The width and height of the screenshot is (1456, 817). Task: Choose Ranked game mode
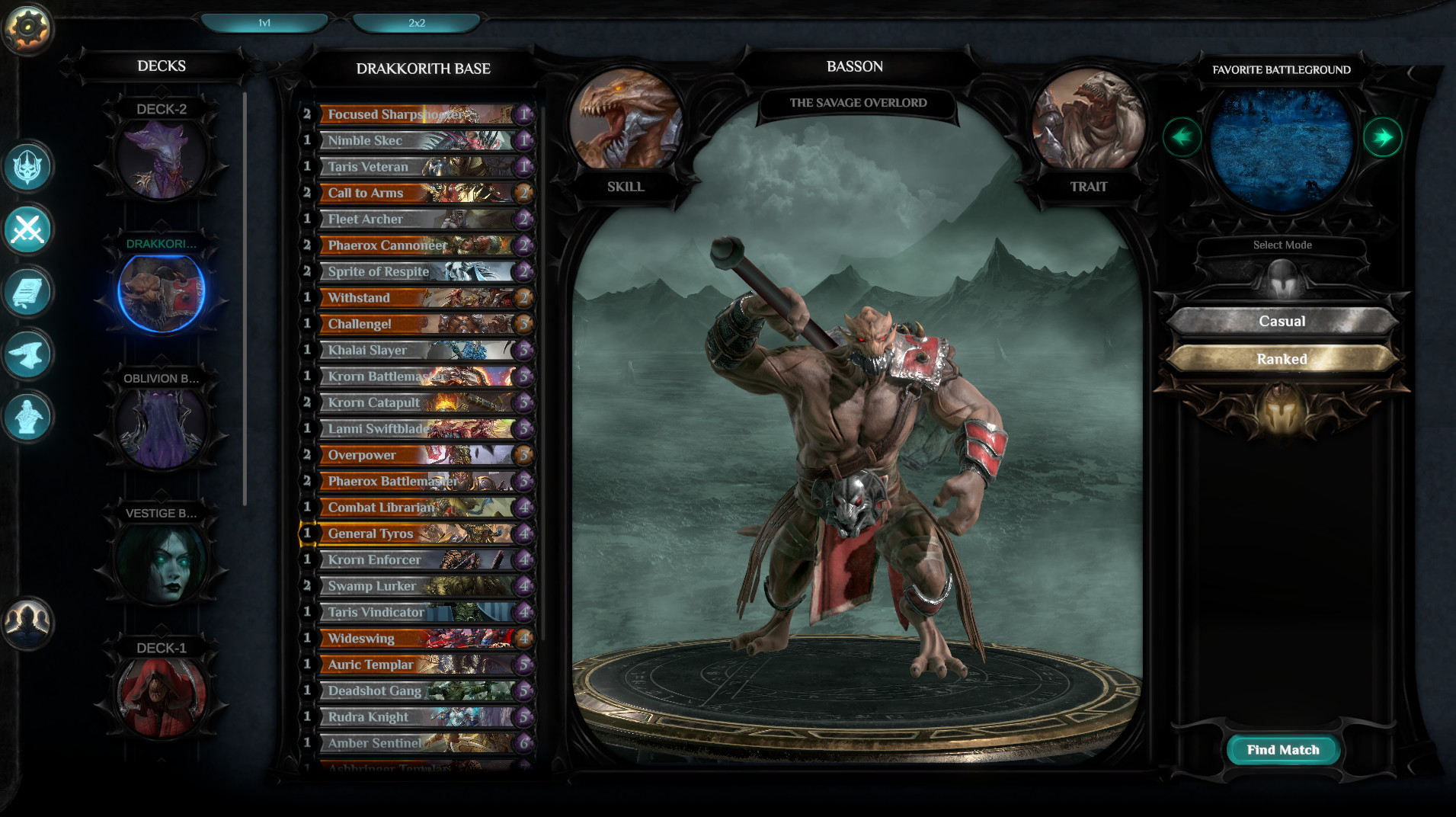(1282, 359)
